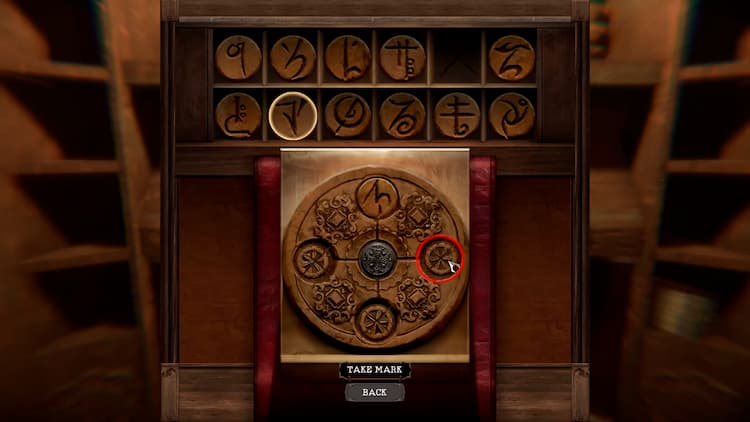Screen dimensions: 750x422
Task: Click the Take Mark button
Action: point(375,370)
